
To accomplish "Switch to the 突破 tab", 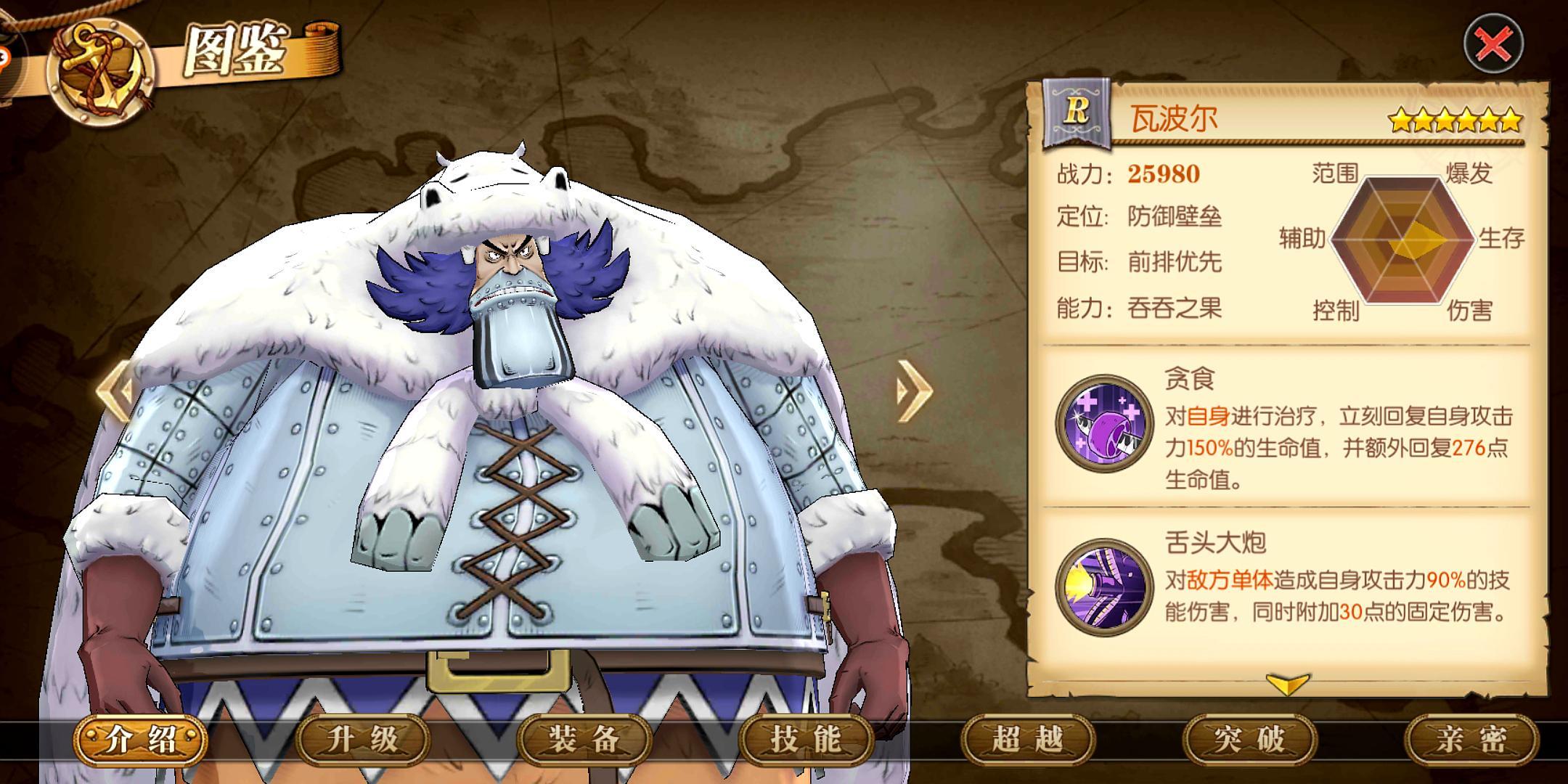I will pos(1250,740).
